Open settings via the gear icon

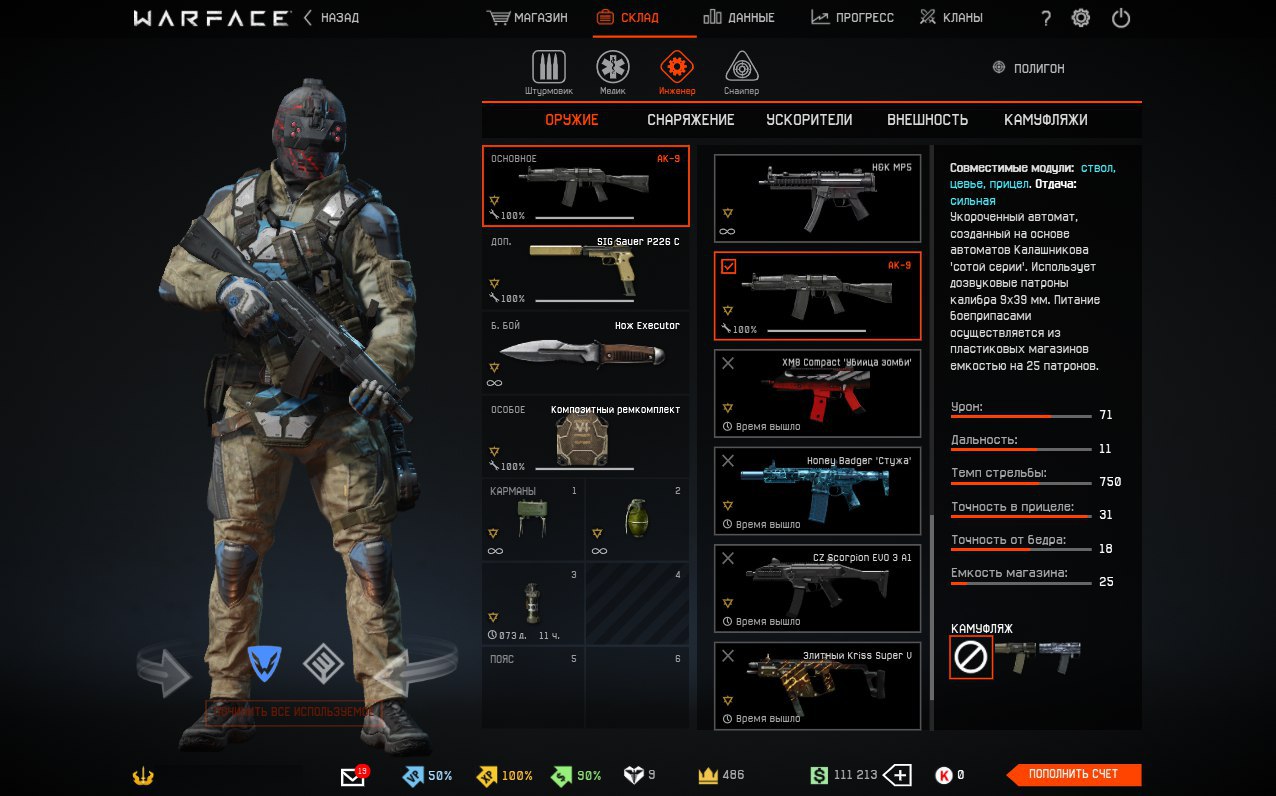[1081, 18]
